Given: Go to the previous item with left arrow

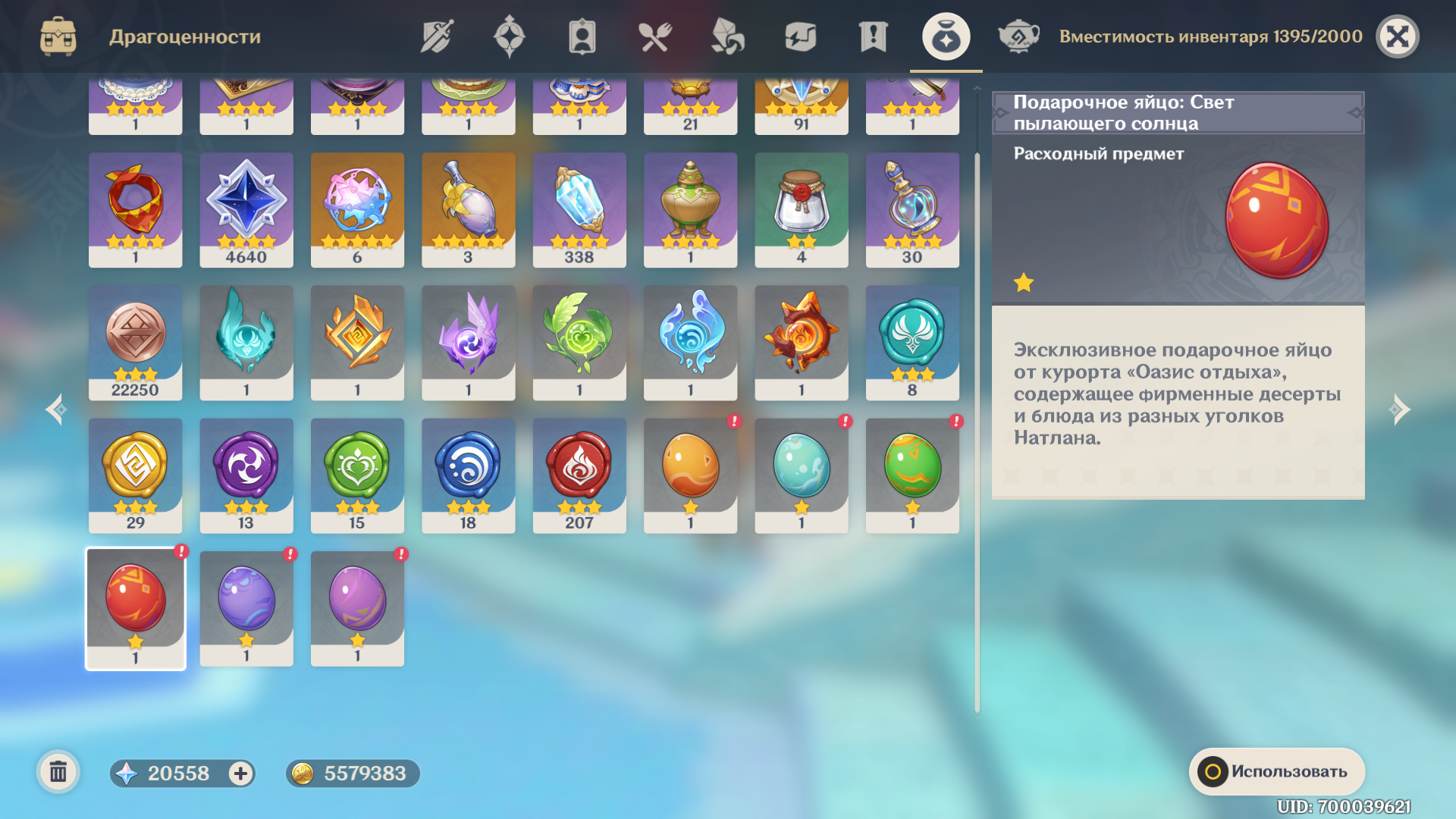Looking at the screenshot, I should click(56, 409).
